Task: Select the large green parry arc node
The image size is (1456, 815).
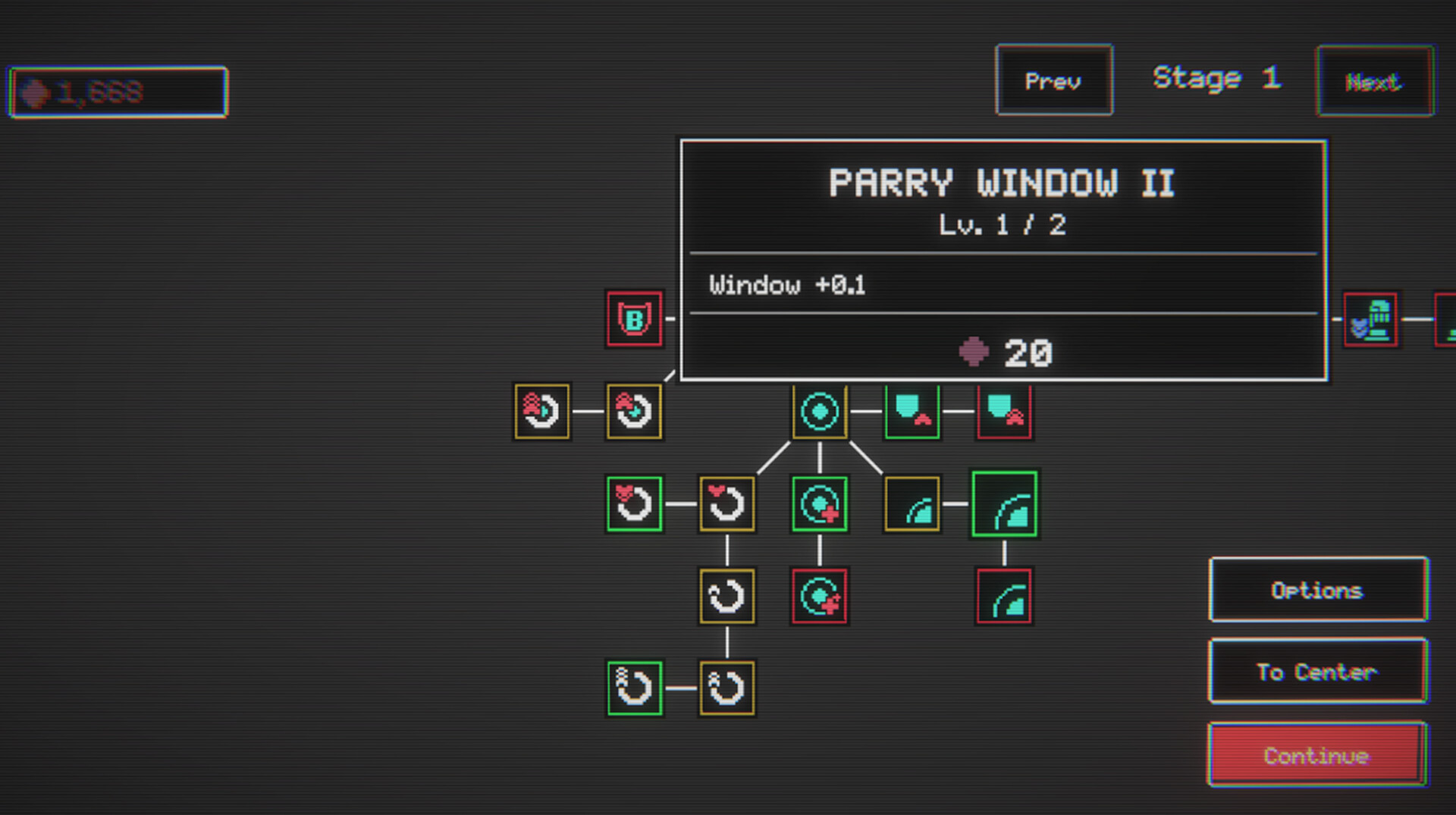Action: tap(1004, 504)
